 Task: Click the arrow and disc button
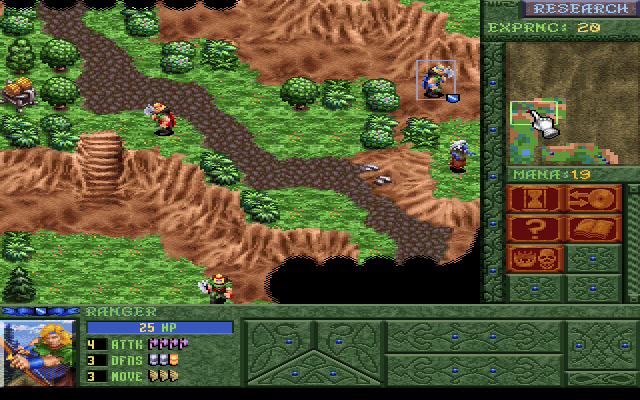[x=594, y=199]
